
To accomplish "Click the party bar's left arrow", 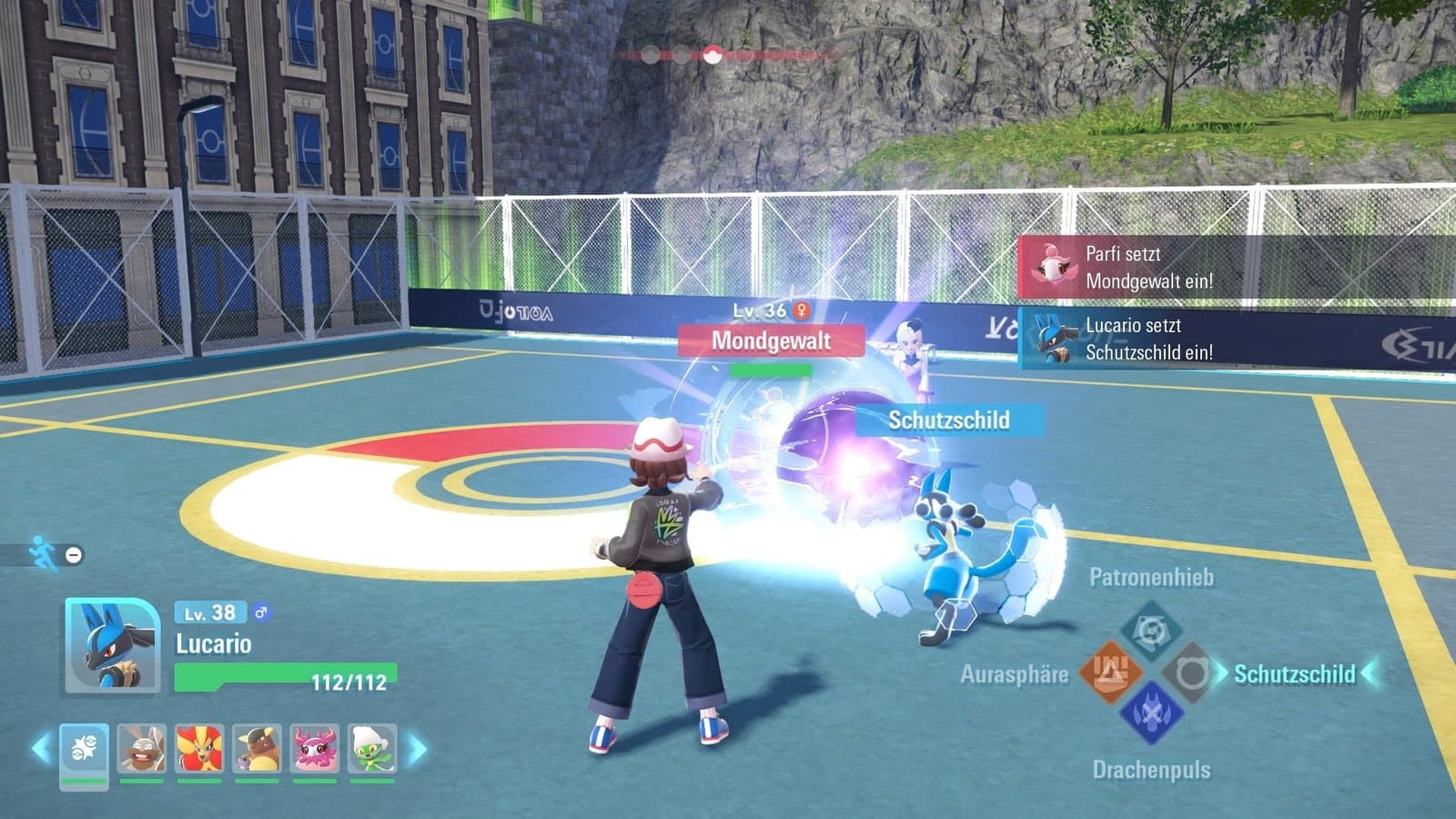I will (x=40, y=750).
